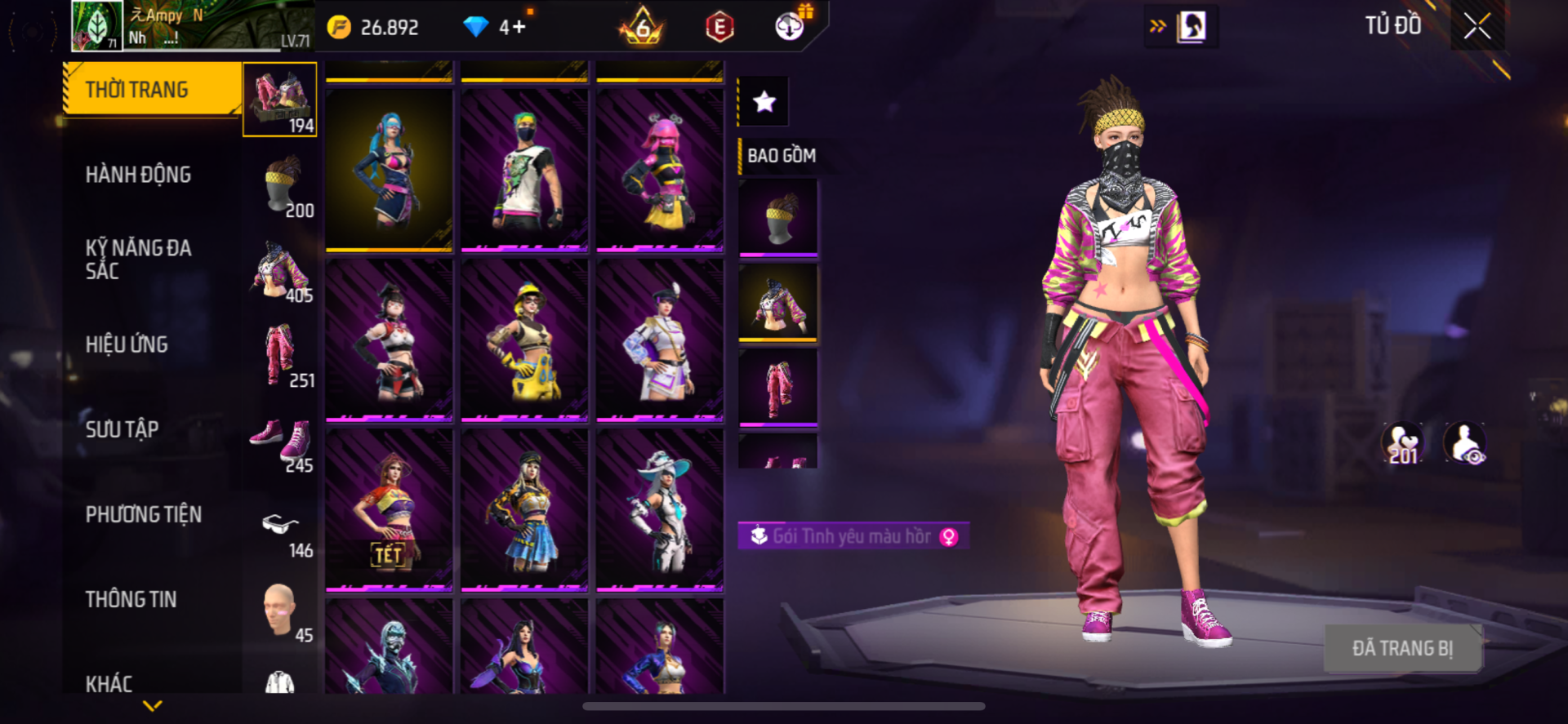Choose the yellow hard-hat outfit bundle
This screenshot has height=724, width=1568.
point(524,339)
